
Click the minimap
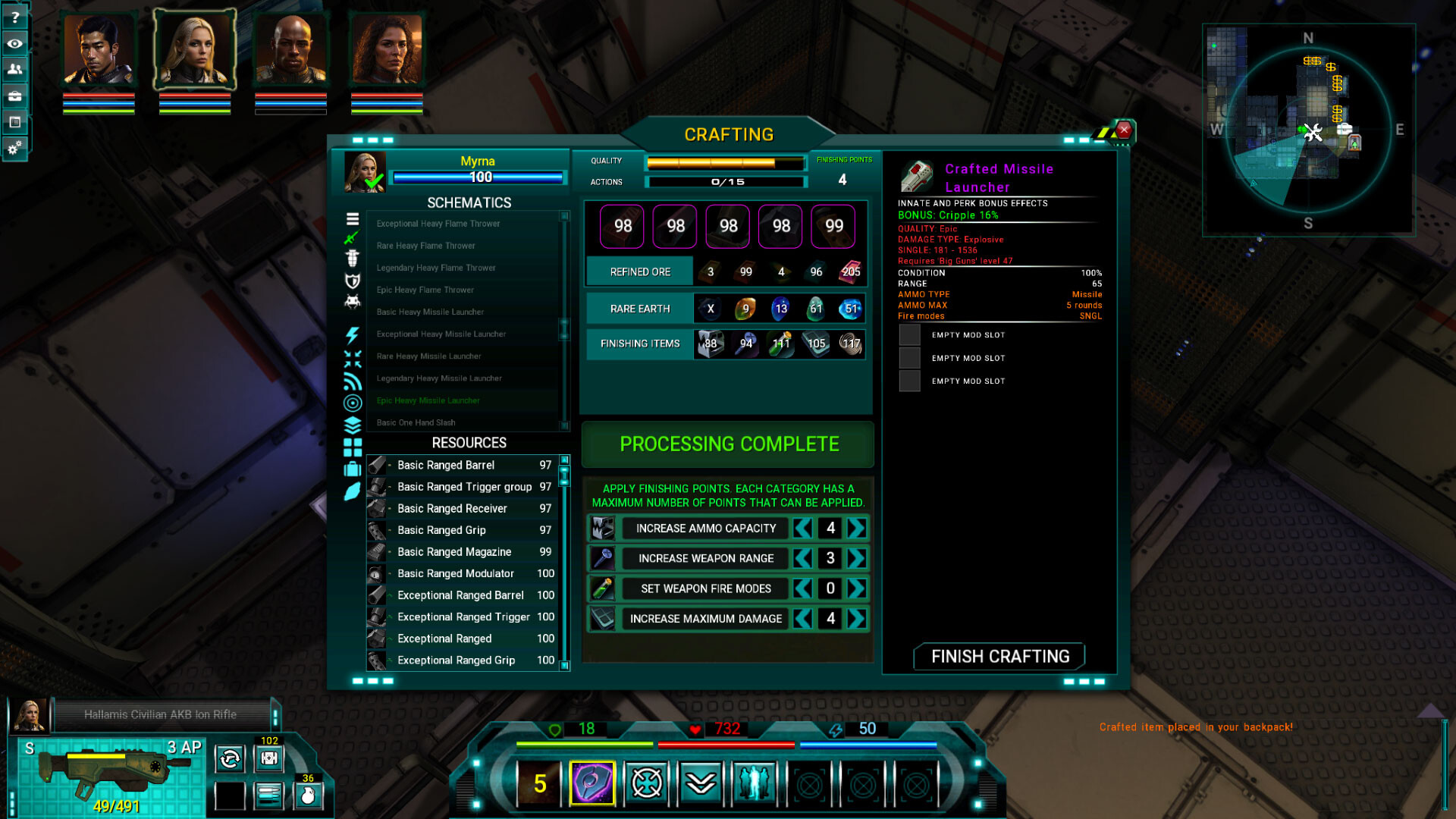pos(1308,130)
